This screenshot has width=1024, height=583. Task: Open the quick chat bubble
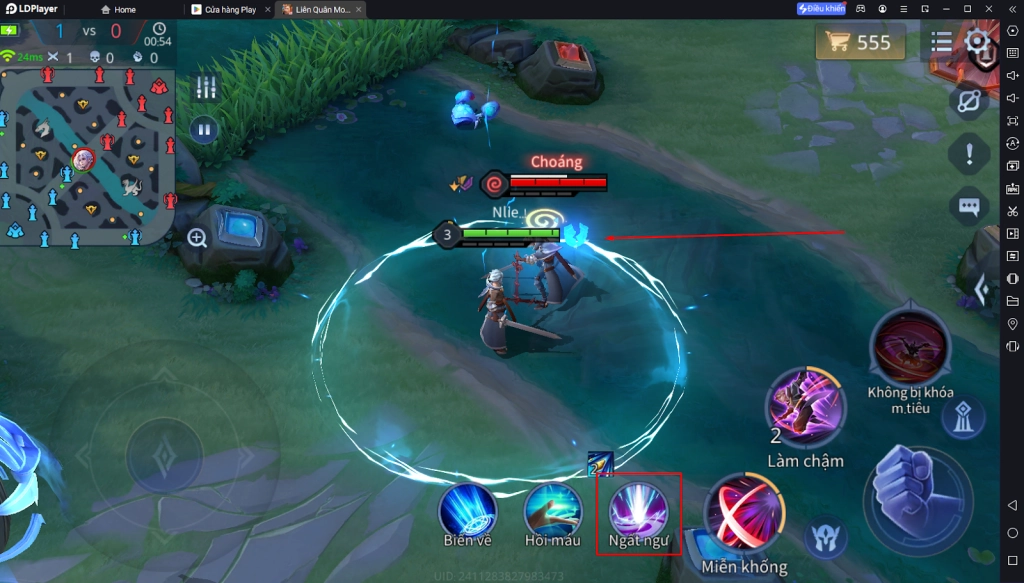pyautogui.click(x=968, y=207)
